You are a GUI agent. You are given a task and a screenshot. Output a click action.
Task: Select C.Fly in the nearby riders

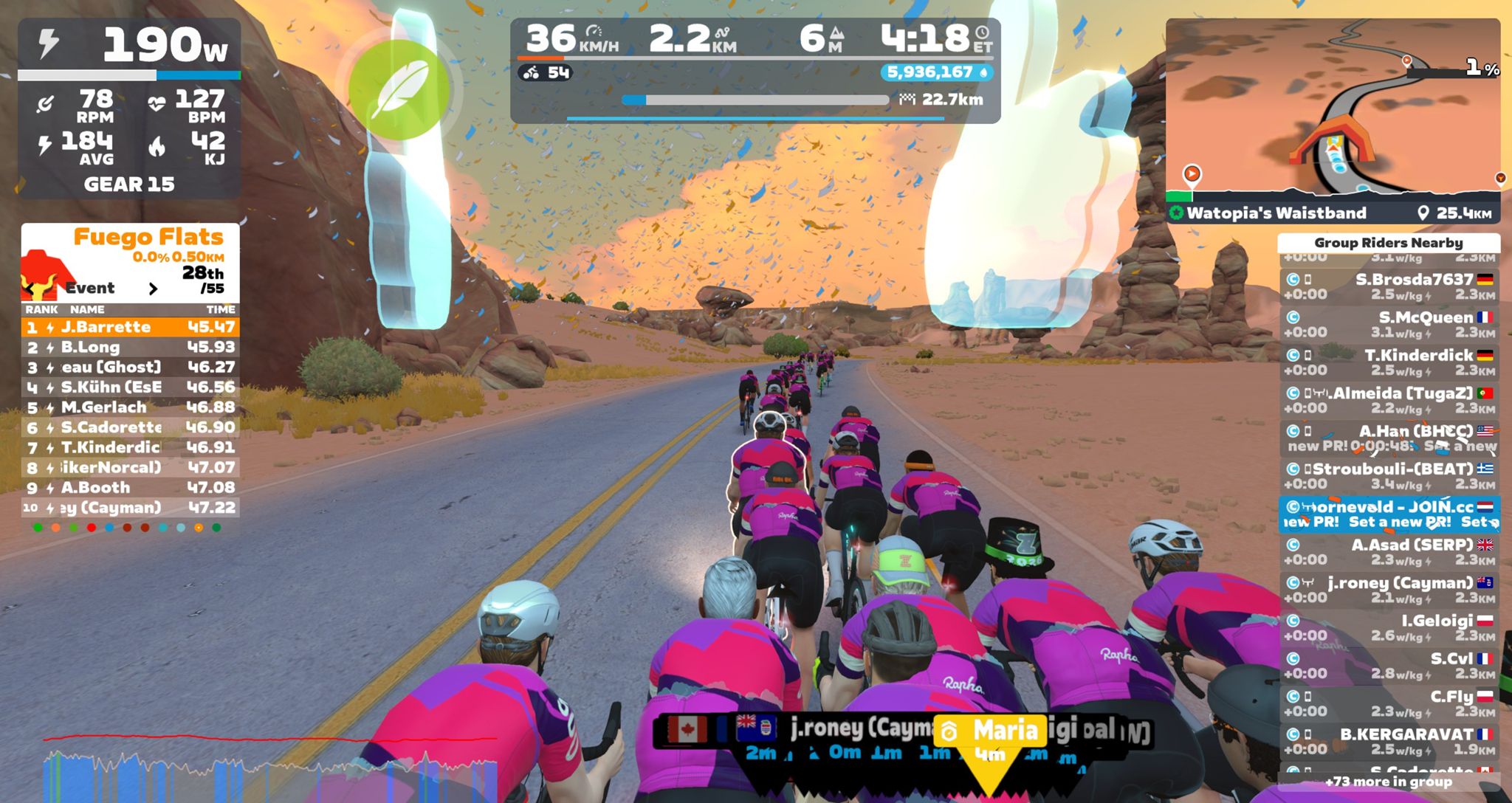[x=1389, y=703]
